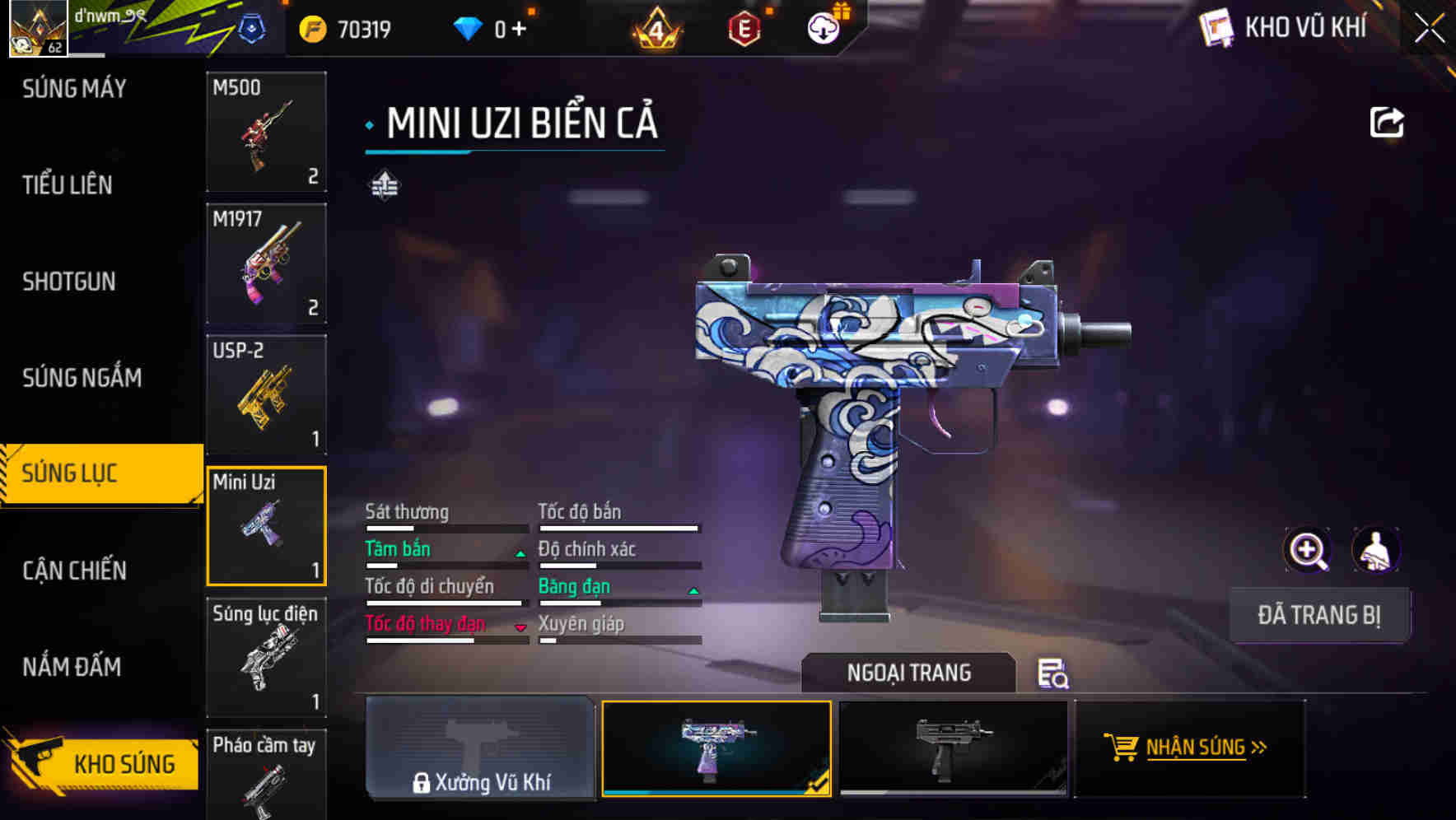Choose the M1917 weapon tile
Viewport: 1456px width, 820px height.
tap(266, 263)
